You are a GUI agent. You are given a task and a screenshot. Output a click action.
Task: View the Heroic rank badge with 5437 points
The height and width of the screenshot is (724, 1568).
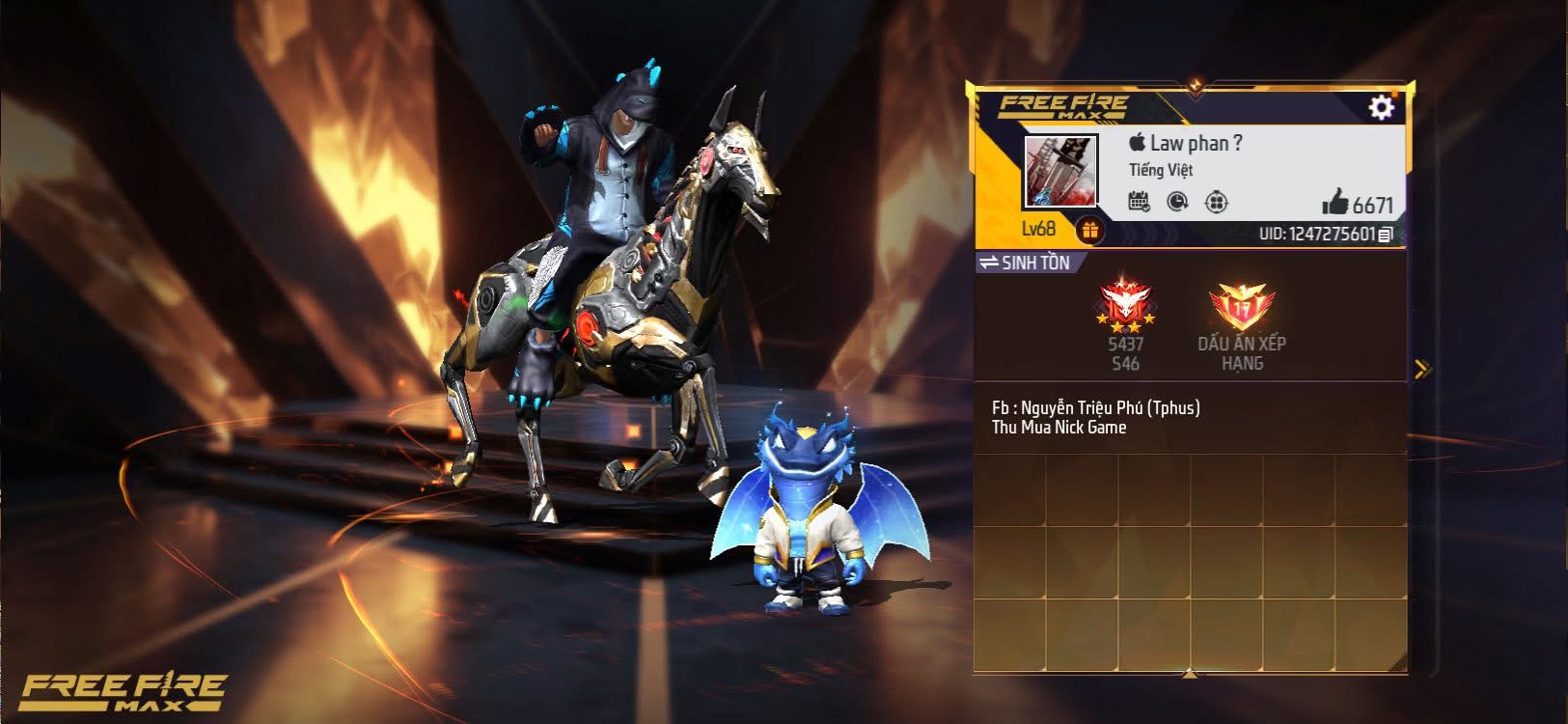[x=1125, y=307]
